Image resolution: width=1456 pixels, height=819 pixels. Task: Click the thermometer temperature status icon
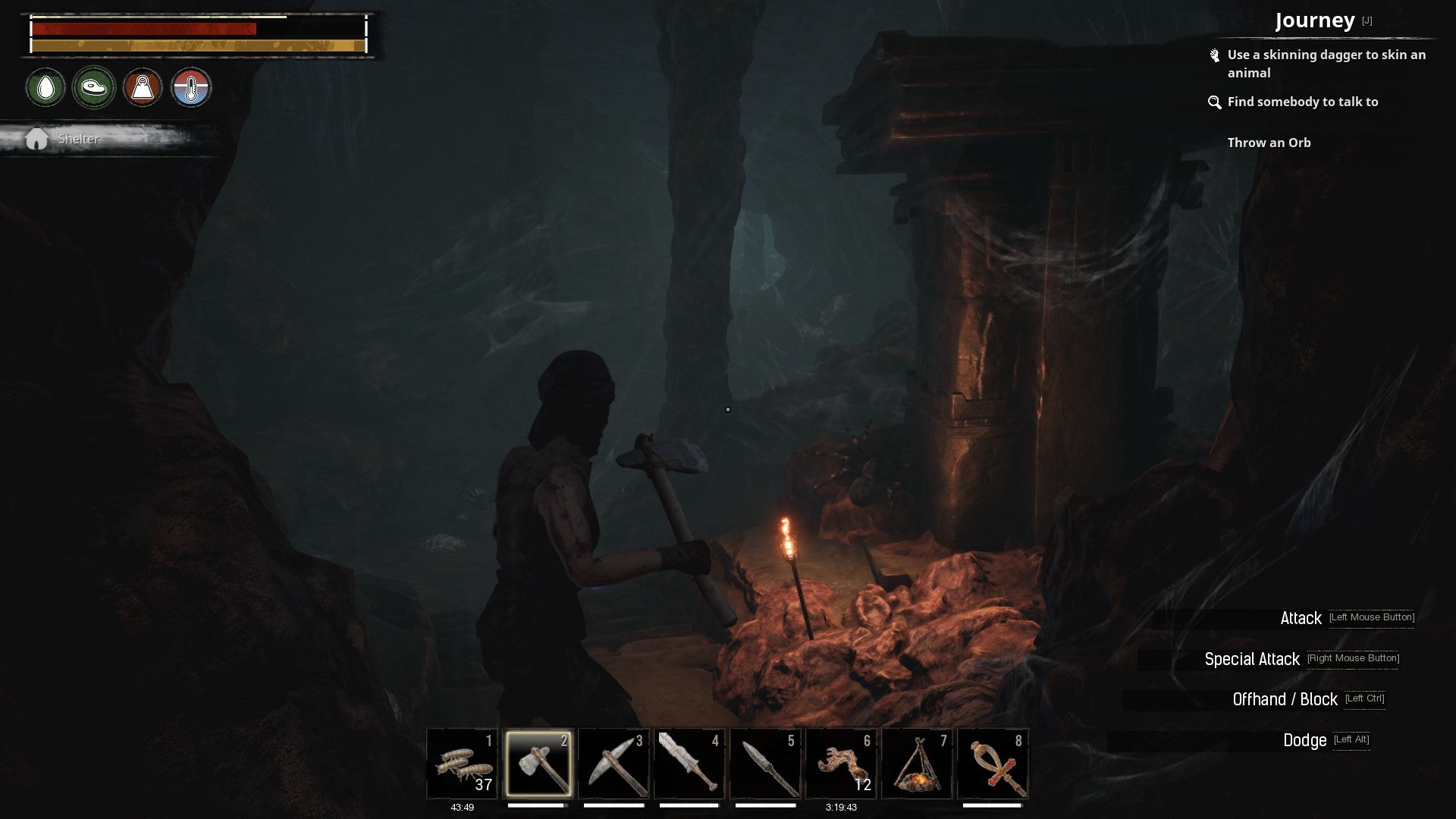[191, 87]
